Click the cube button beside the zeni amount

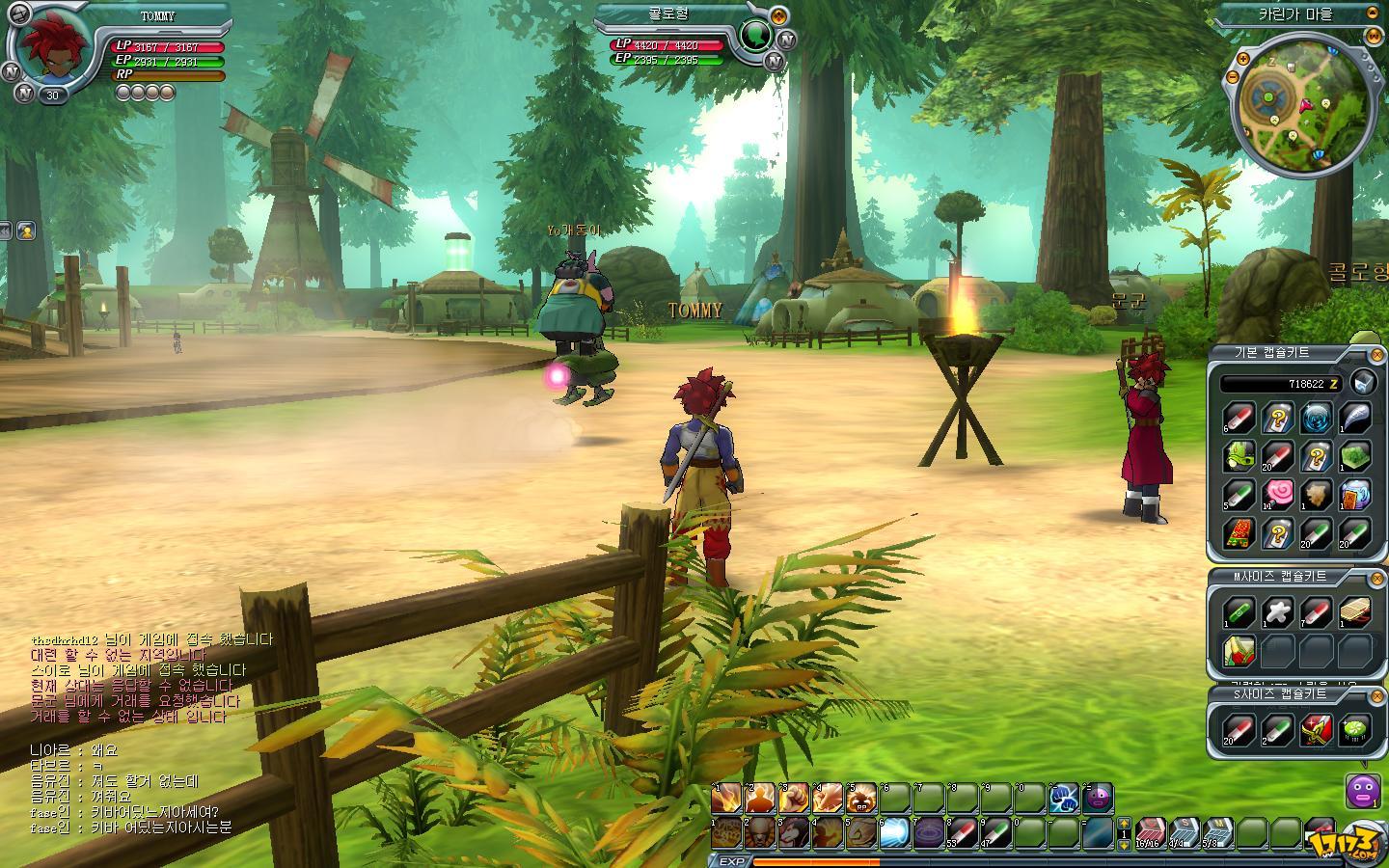[1362, 382]
